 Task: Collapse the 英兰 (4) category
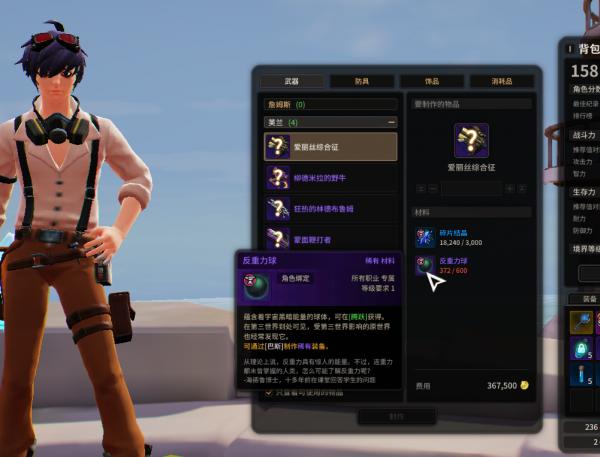pos(389,121)
